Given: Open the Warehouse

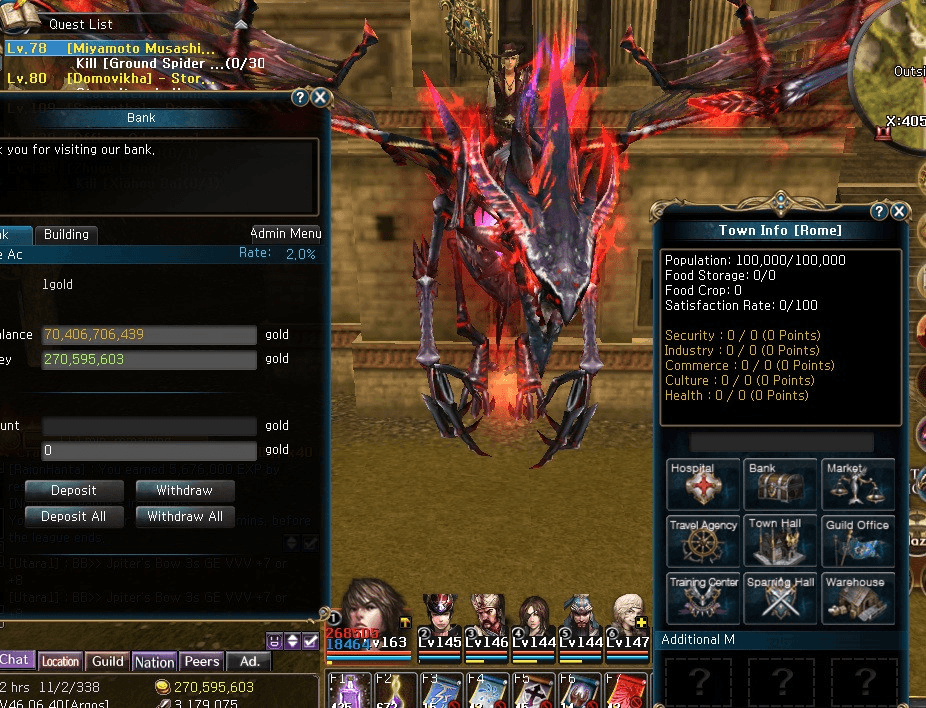Looking at the screenshot, I should [x=859, y=598].
